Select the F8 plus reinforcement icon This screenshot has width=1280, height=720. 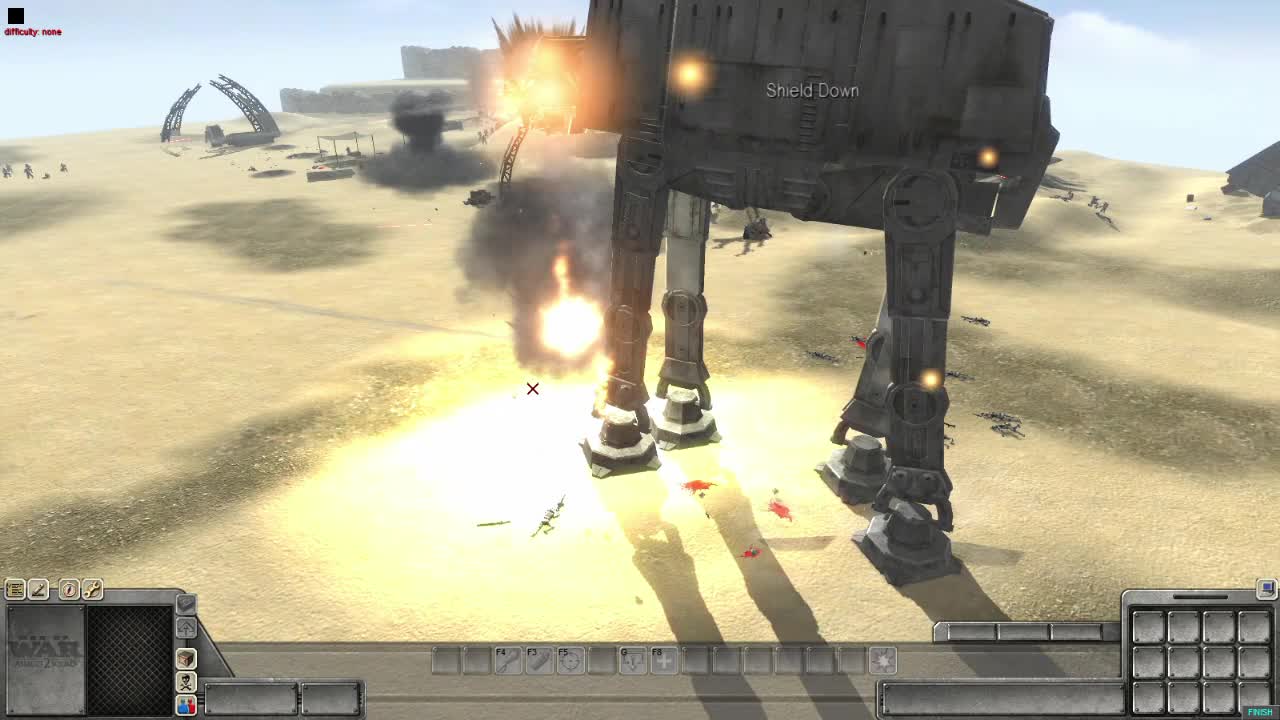664,660
